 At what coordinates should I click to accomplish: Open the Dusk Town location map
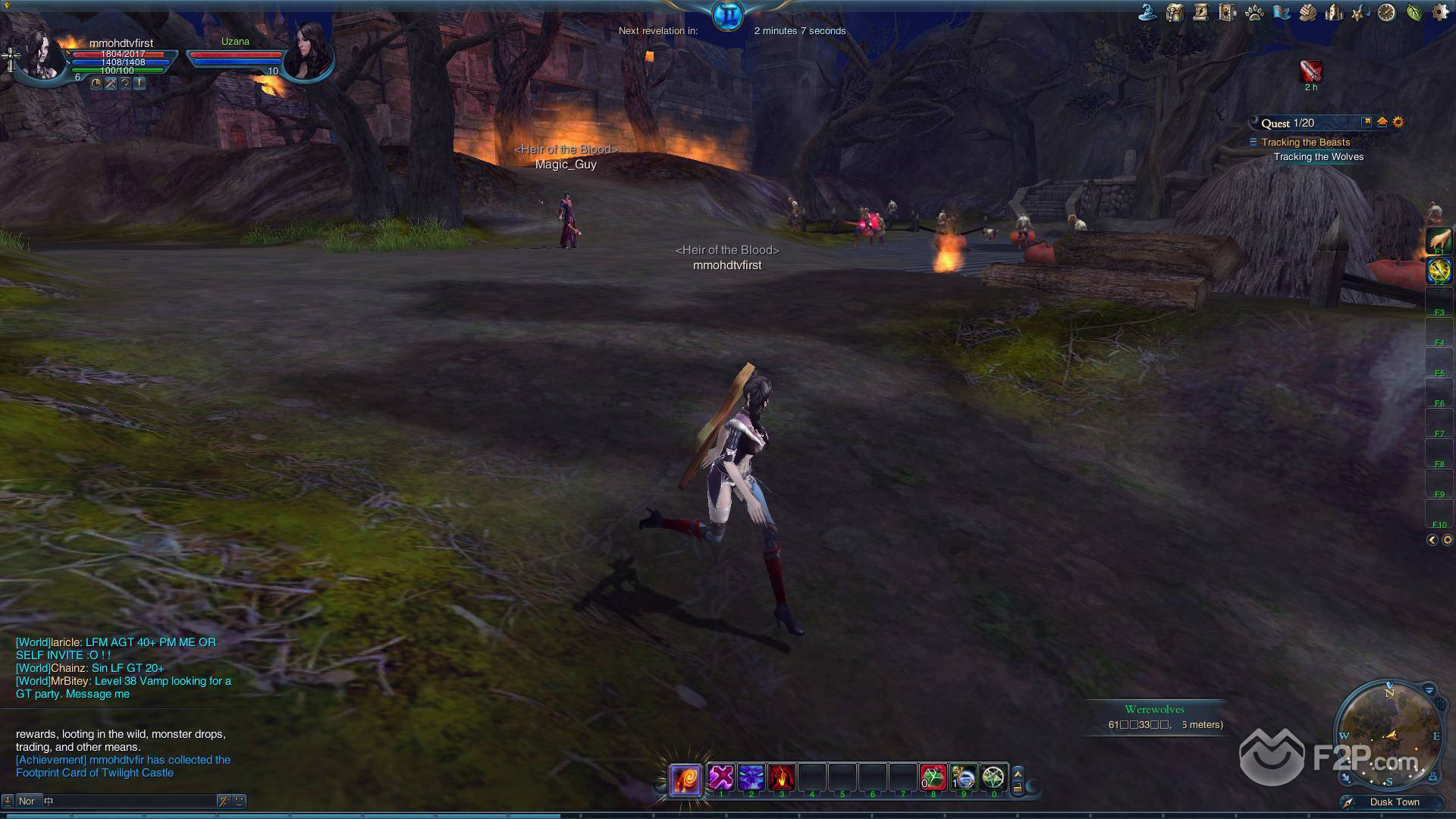[x=1394, y=802]
